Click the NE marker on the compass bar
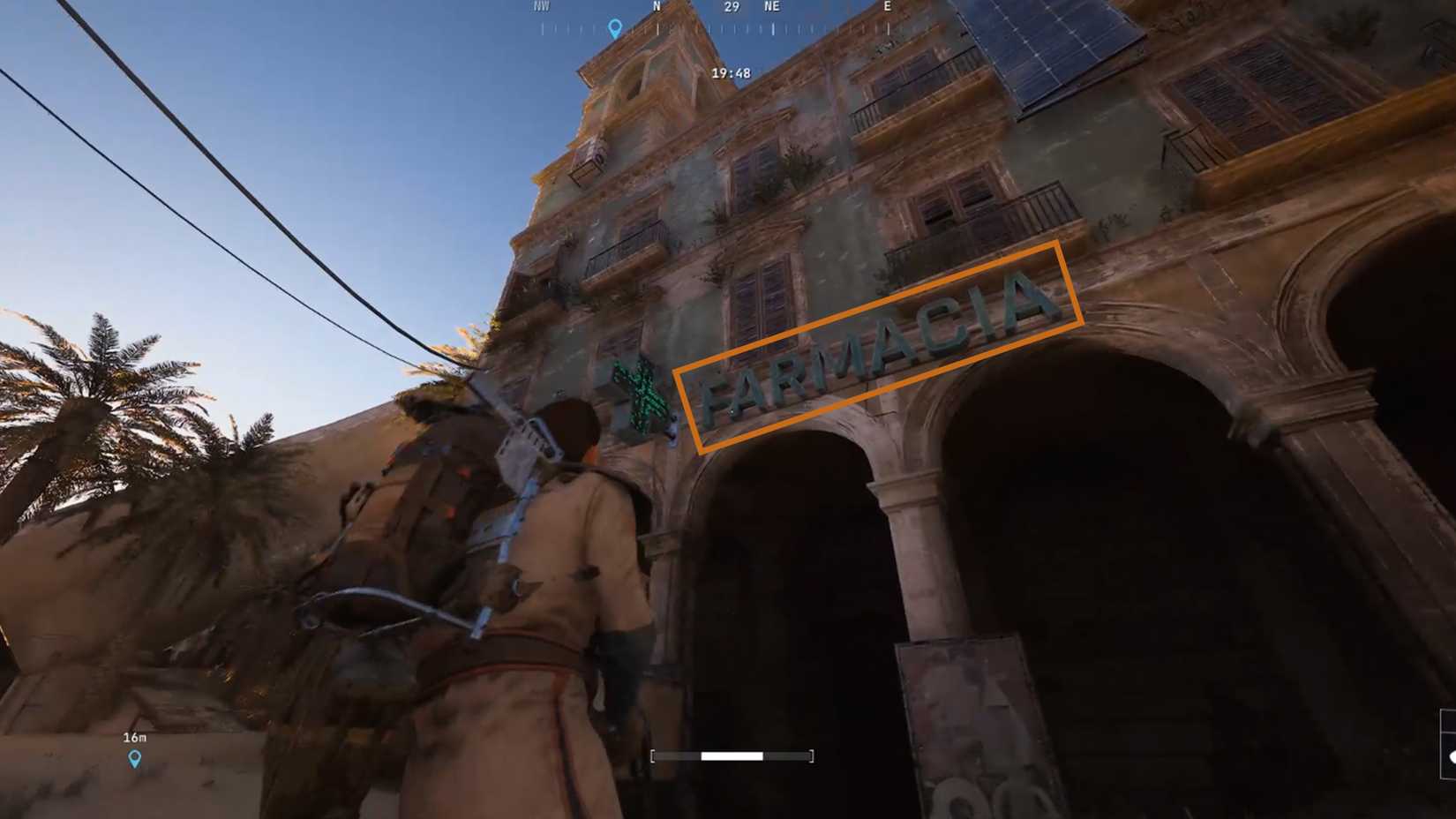1456x819 pixels. tap(770, 6)
